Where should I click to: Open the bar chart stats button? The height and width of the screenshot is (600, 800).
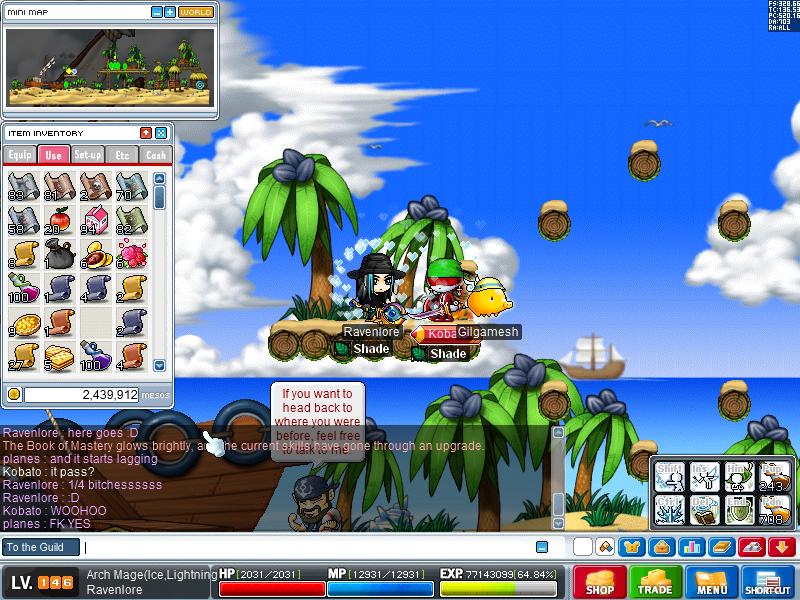[692, 547]
